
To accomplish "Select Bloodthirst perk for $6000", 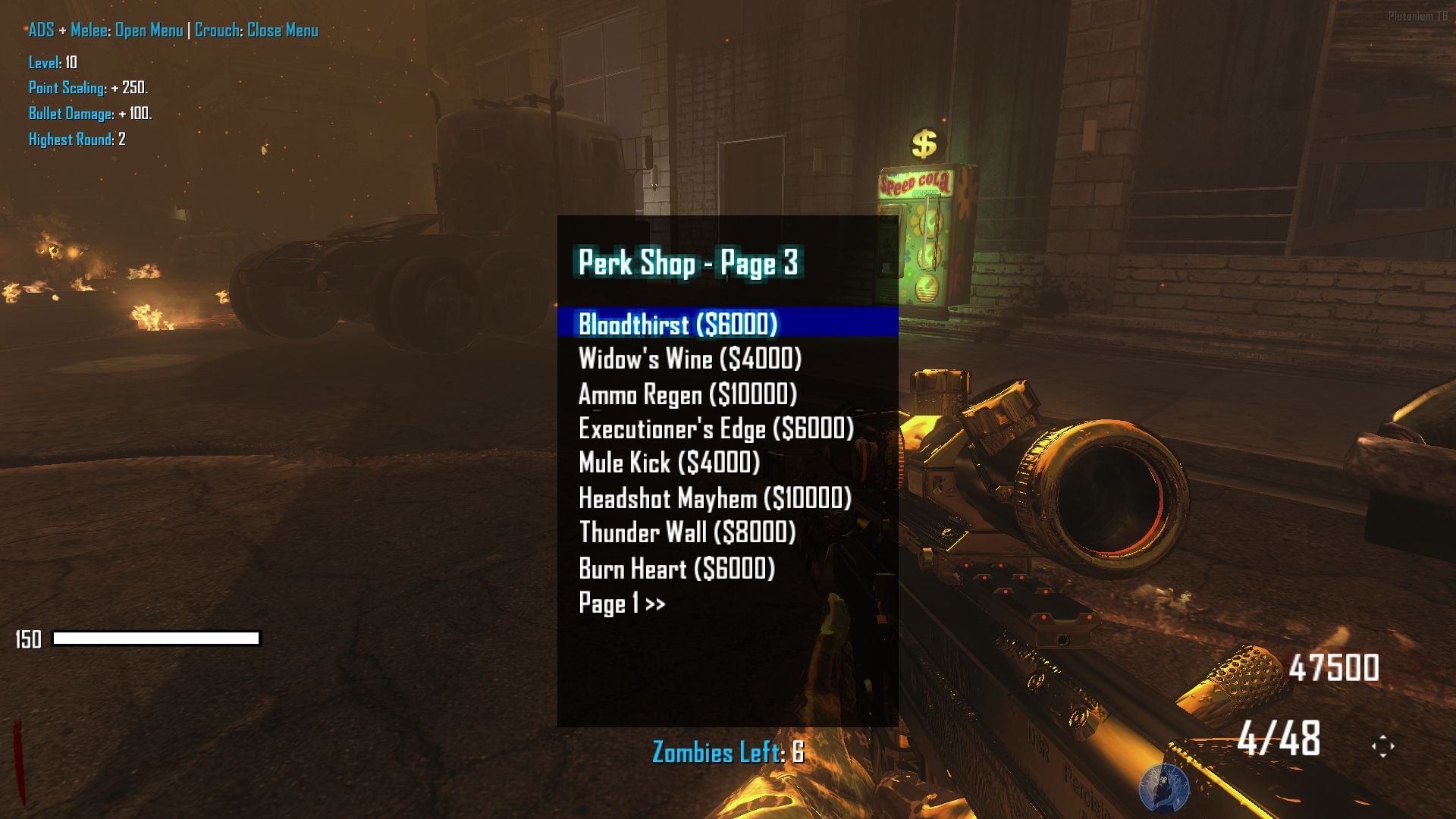I will (678, 324).
